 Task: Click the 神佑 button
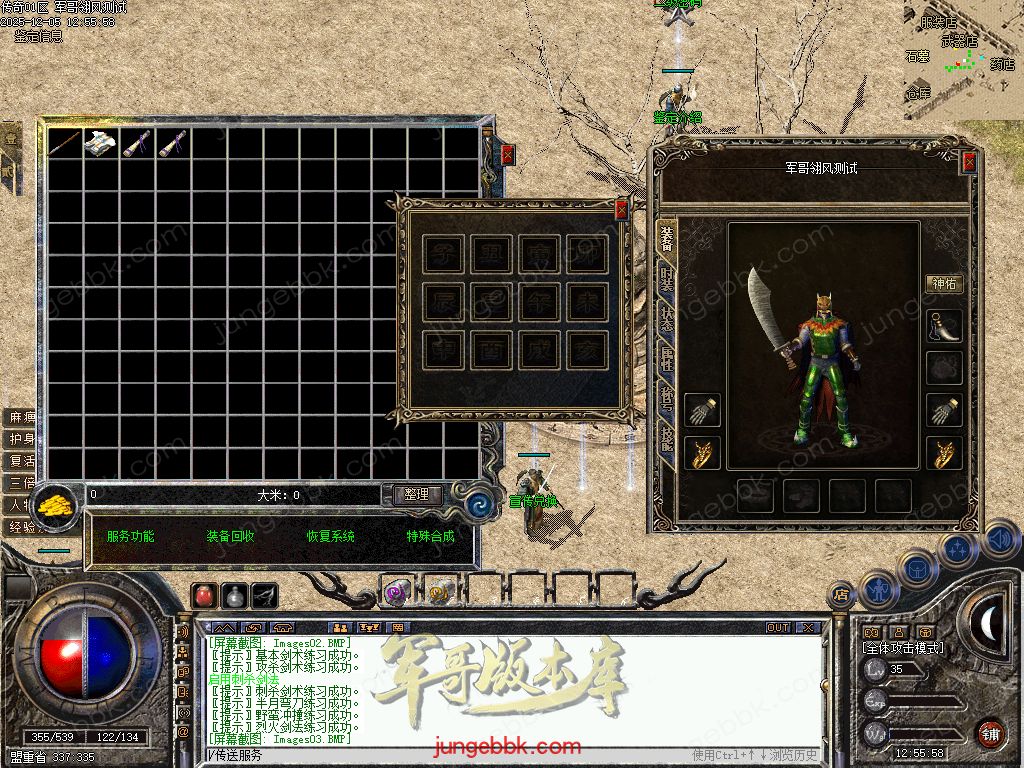click(944, 283)
